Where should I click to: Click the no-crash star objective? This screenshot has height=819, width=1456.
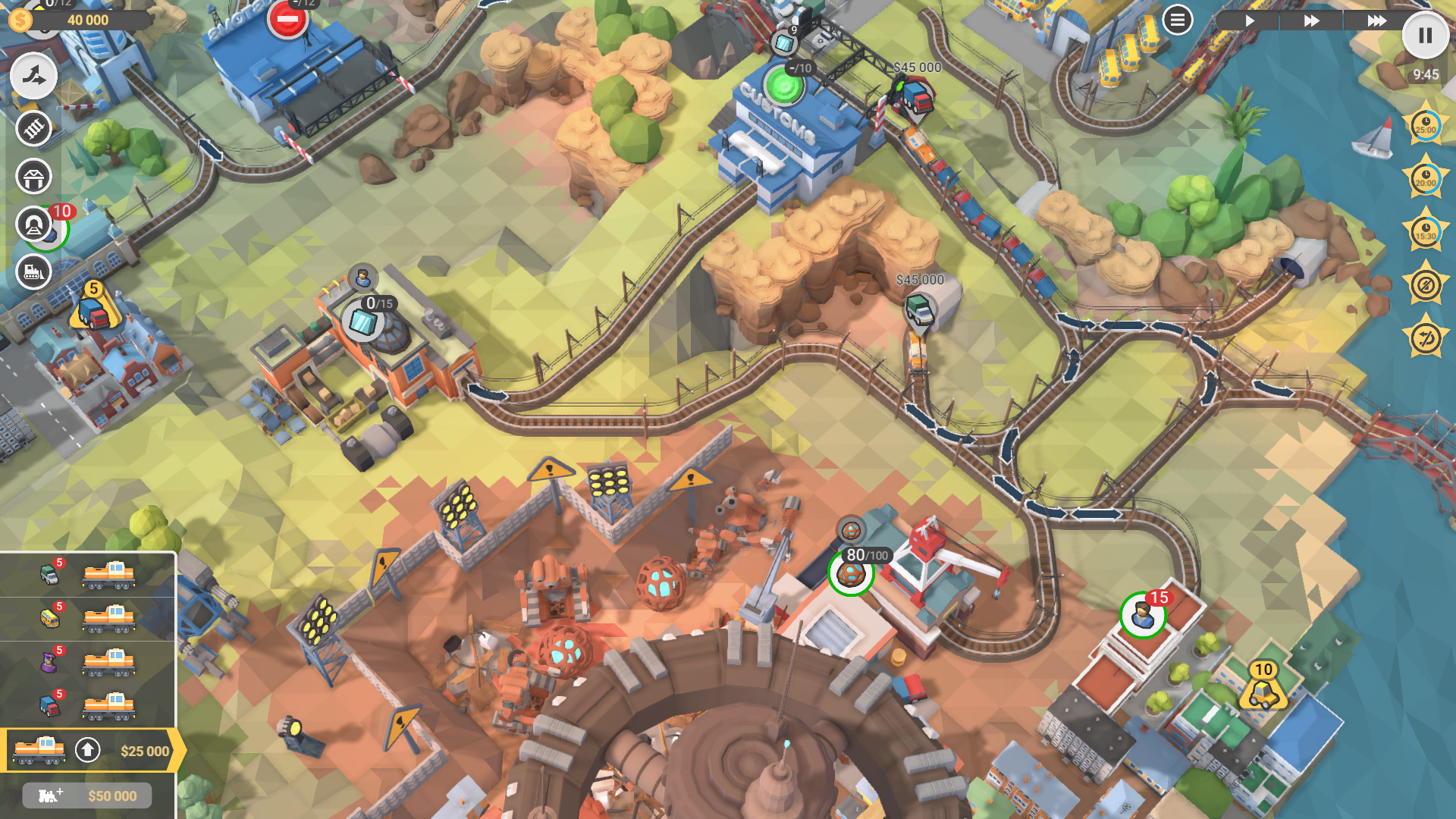[x=1425, y=285]
